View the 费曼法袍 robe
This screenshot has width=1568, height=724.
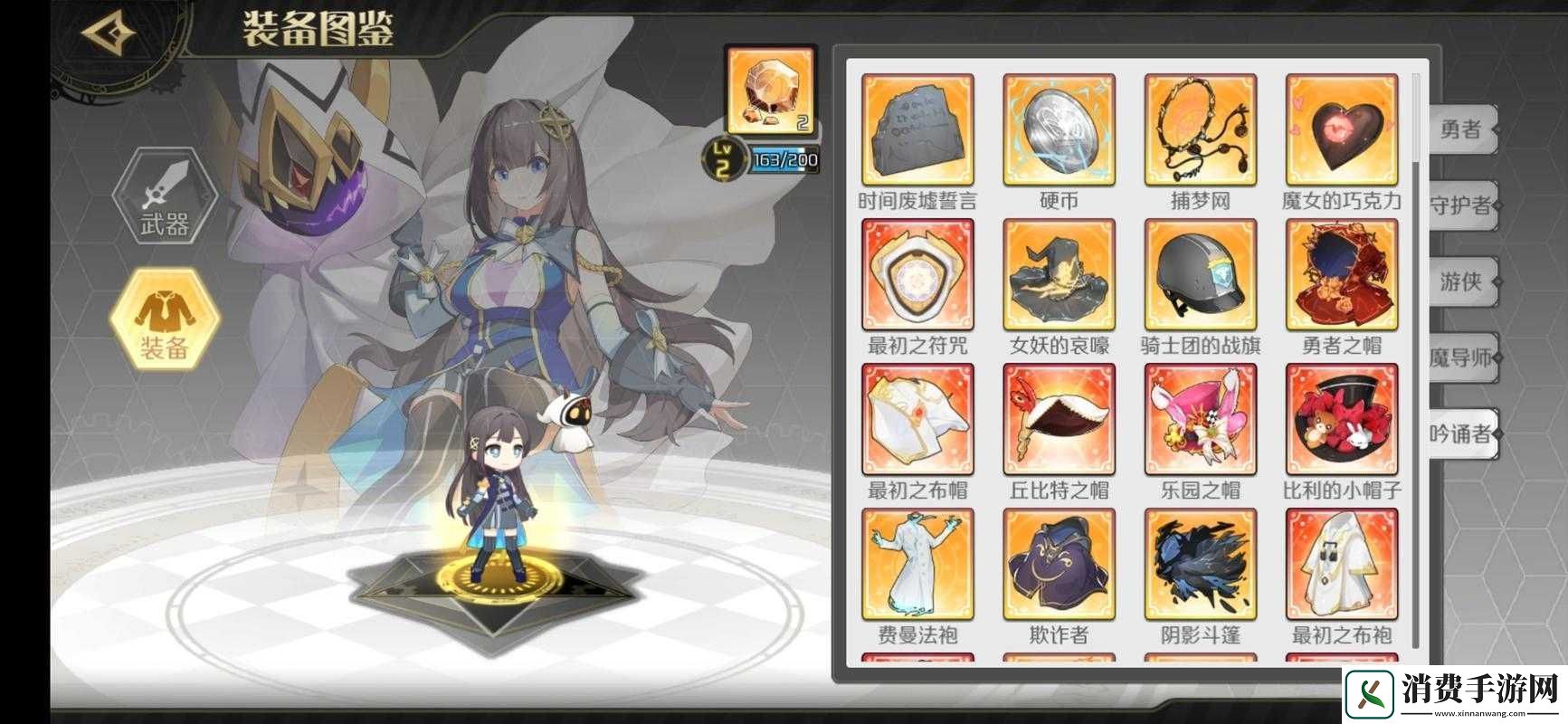[x=917, y=565]
